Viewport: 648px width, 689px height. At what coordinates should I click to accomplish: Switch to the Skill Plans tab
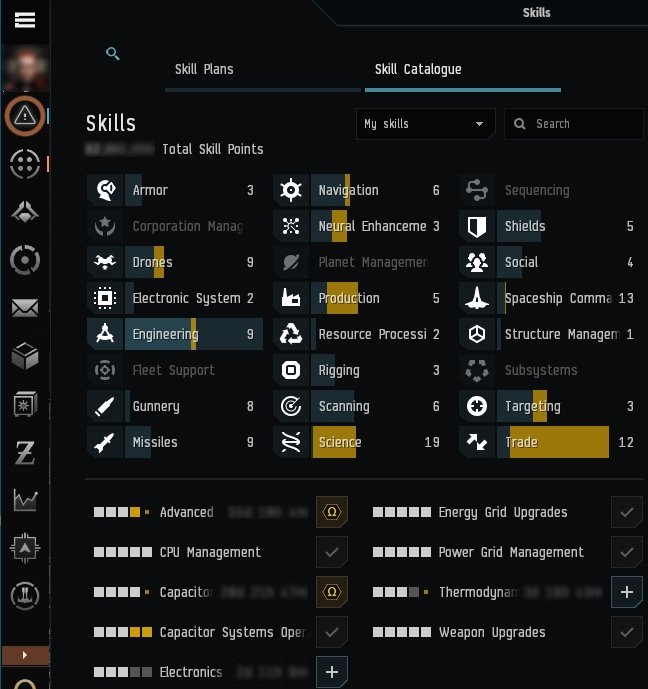204,70
